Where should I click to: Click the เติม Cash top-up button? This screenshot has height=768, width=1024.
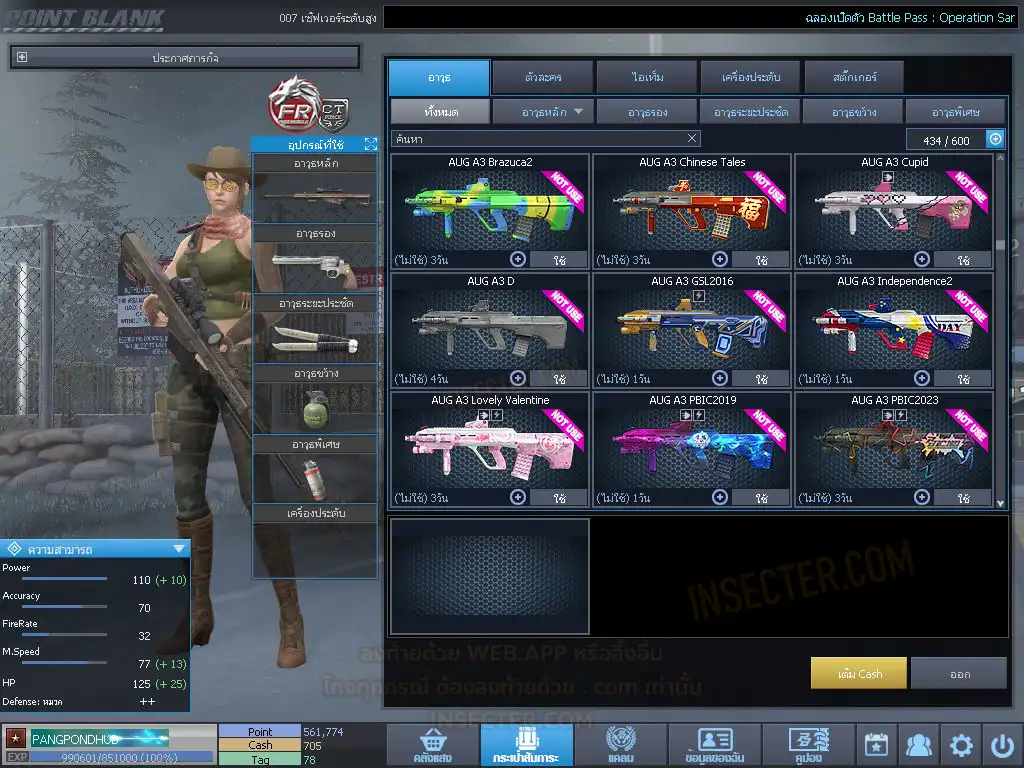[859, 673]
